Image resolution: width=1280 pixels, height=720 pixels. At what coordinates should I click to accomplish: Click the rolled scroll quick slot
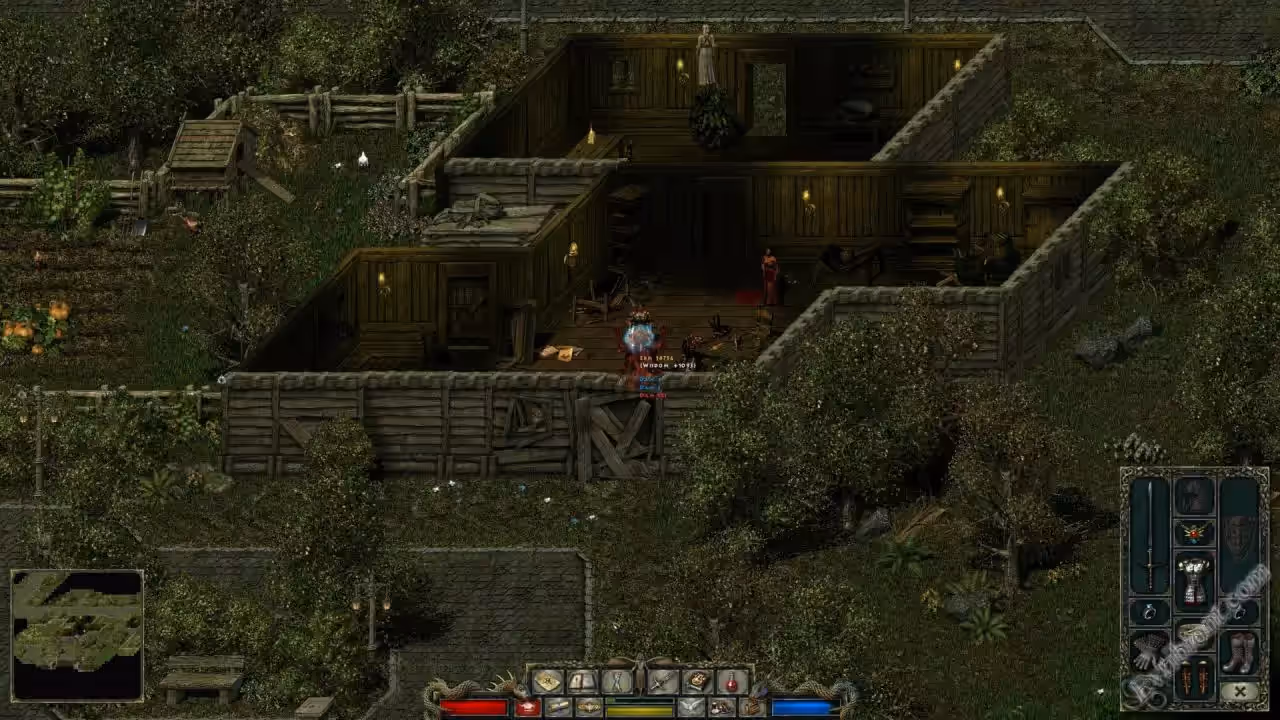558,707
